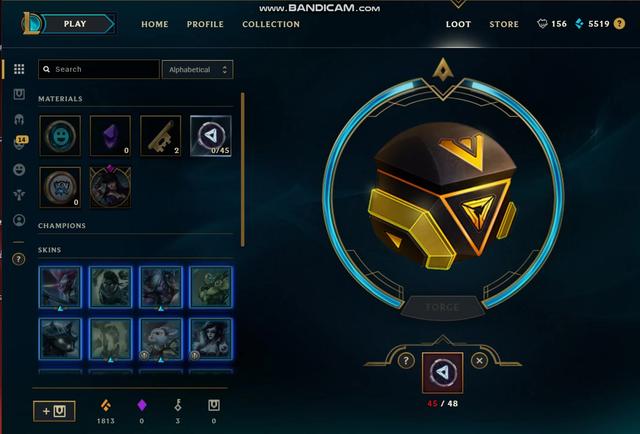
Task: Select the 0/45 triangle token material
Action: (210, 135)
